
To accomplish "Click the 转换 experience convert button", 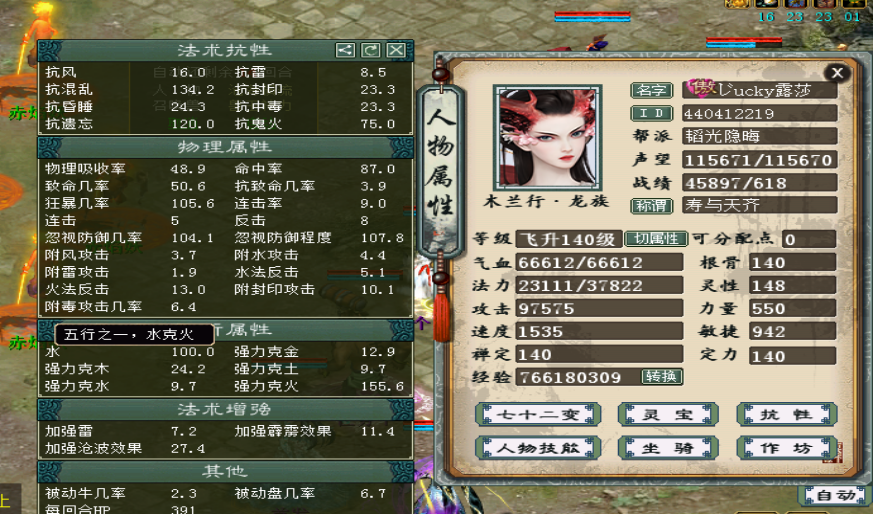I will pyautogui.click(x=661, y=377).
